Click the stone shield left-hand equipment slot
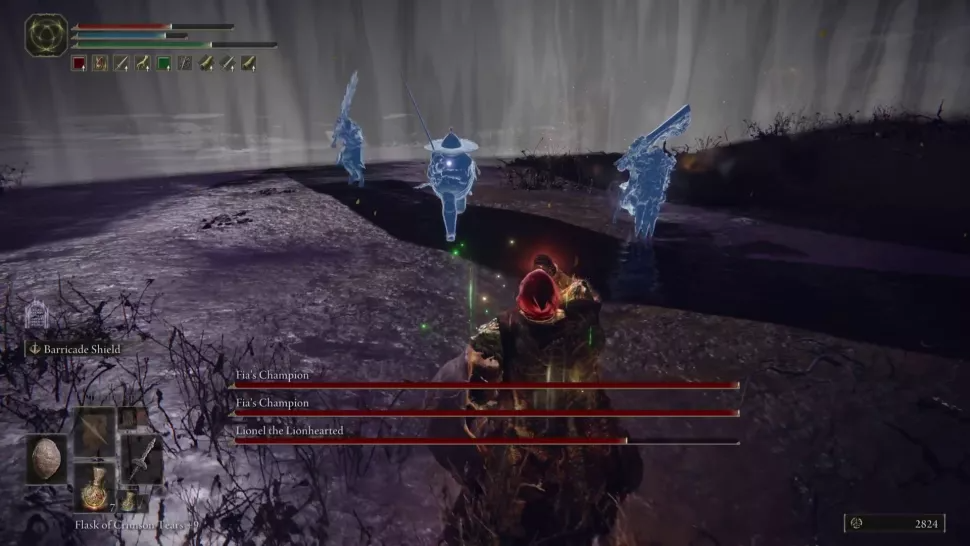Screen dimensions: 970x546 click(47, 459)
